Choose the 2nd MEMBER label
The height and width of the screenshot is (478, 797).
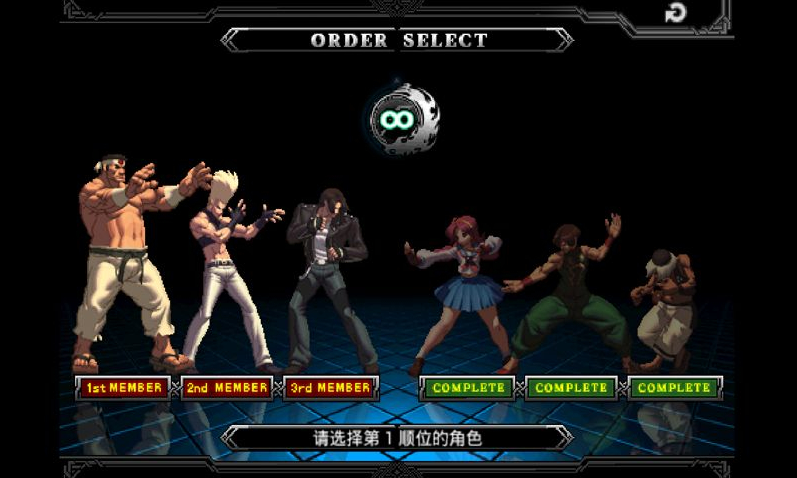(227, 388)
